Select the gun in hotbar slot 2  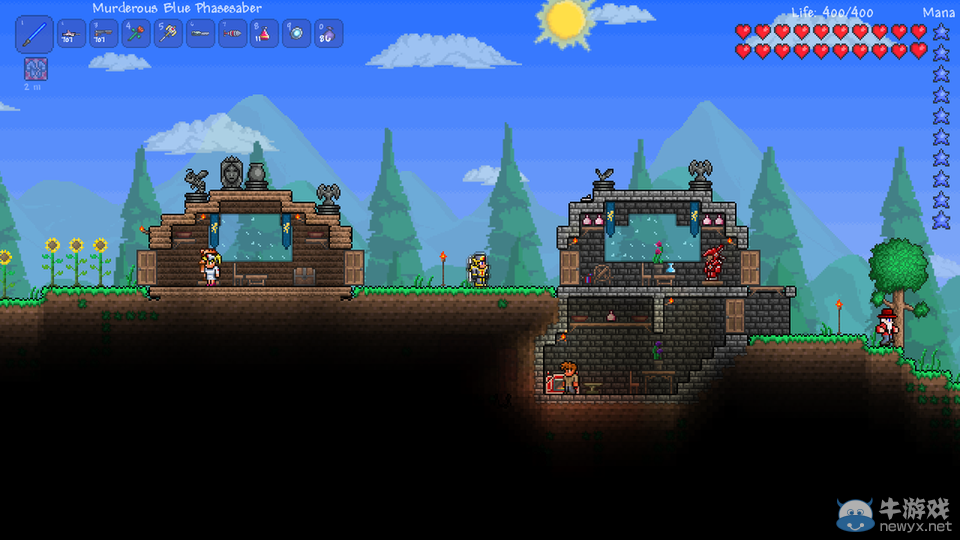[x=70, y=35]
